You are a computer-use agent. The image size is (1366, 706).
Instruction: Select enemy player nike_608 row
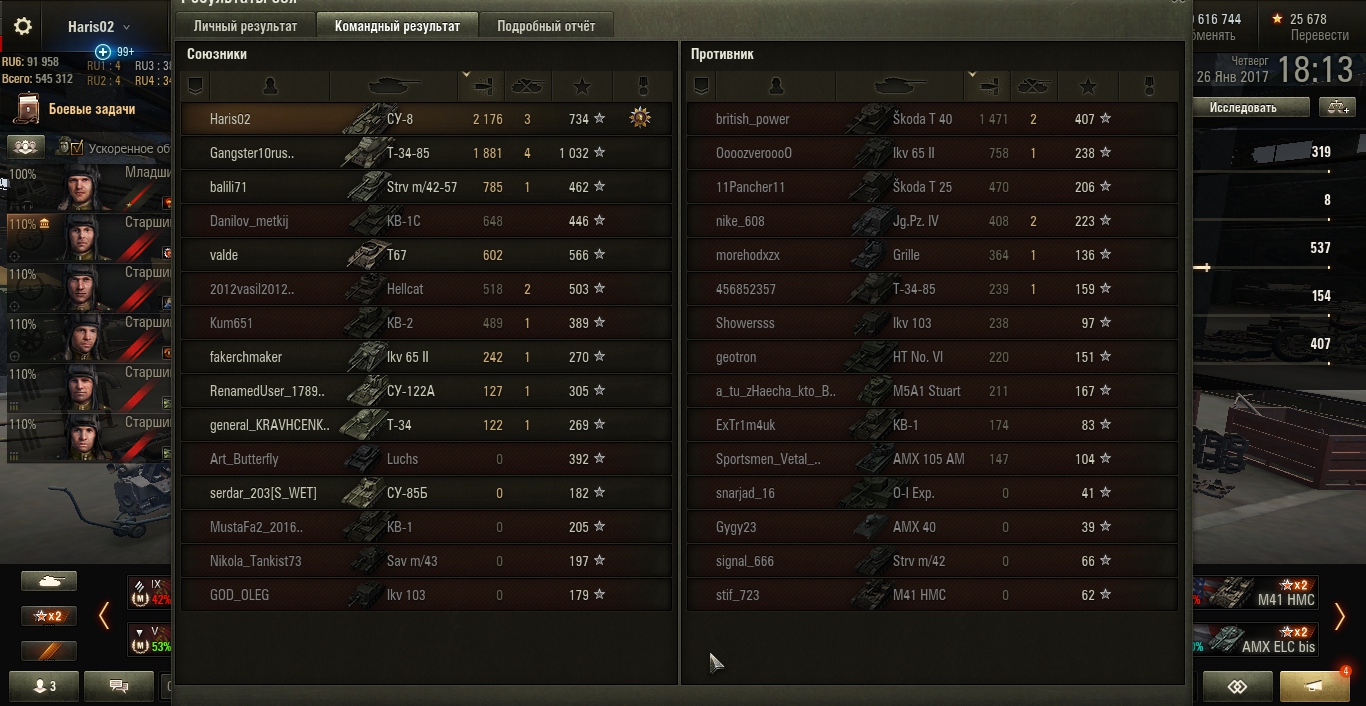click(x=931, y=221)
